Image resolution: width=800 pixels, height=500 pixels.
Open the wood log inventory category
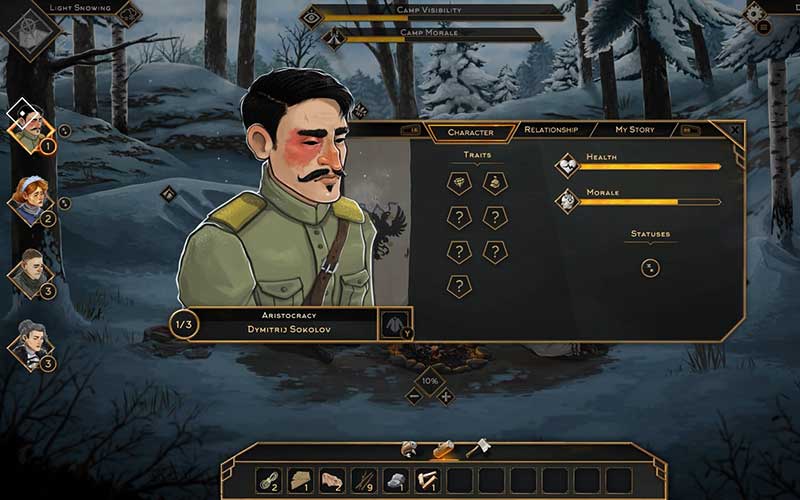pos(443,450)
